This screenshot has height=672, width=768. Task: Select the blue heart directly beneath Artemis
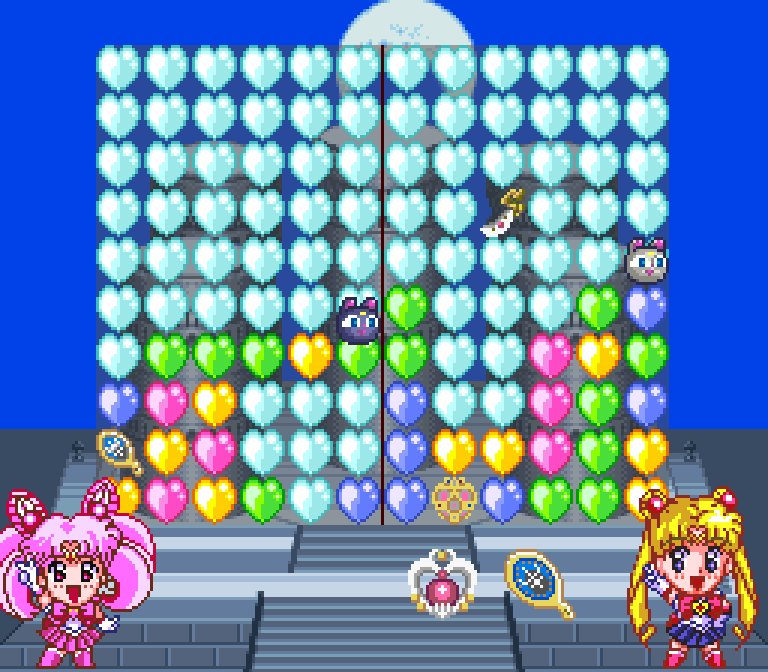point(646,307)
